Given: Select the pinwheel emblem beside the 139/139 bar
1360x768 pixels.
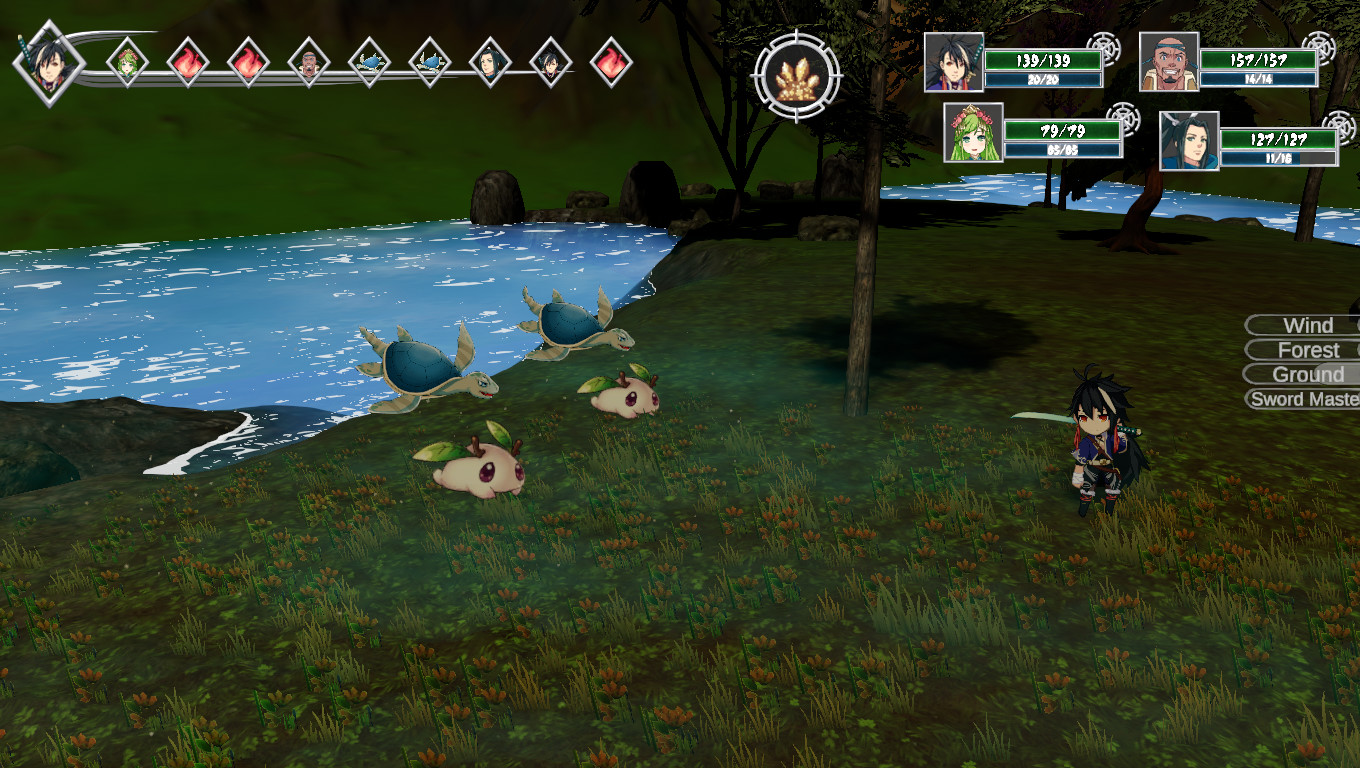Looking at the screenshot, I should [1103, 47].
